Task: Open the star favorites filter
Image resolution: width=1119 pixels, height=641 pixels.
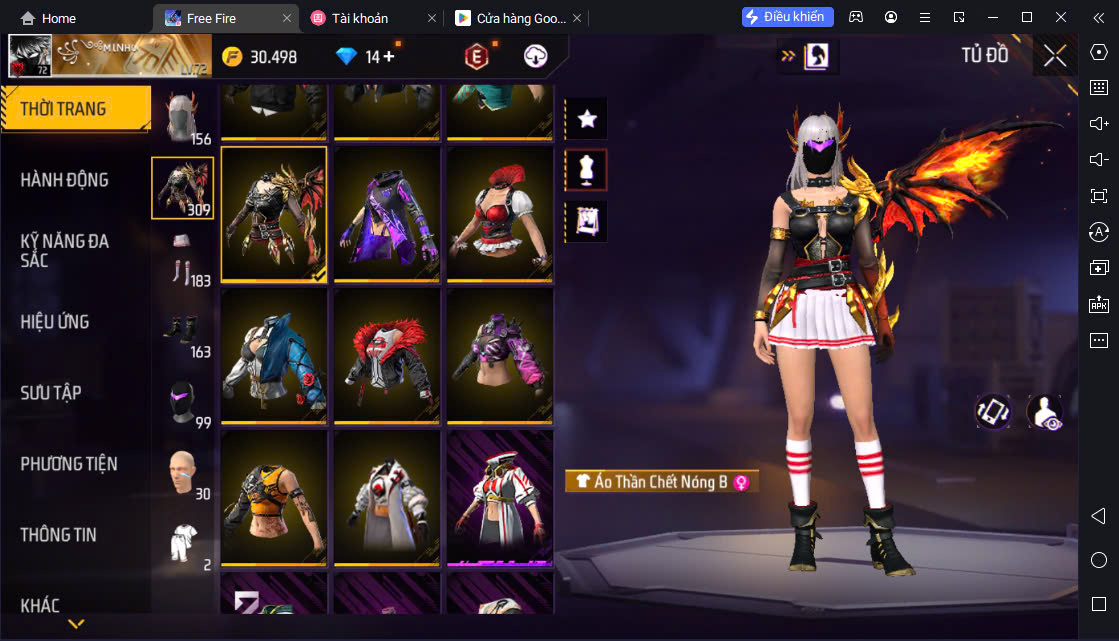Action: click(587, 119)
